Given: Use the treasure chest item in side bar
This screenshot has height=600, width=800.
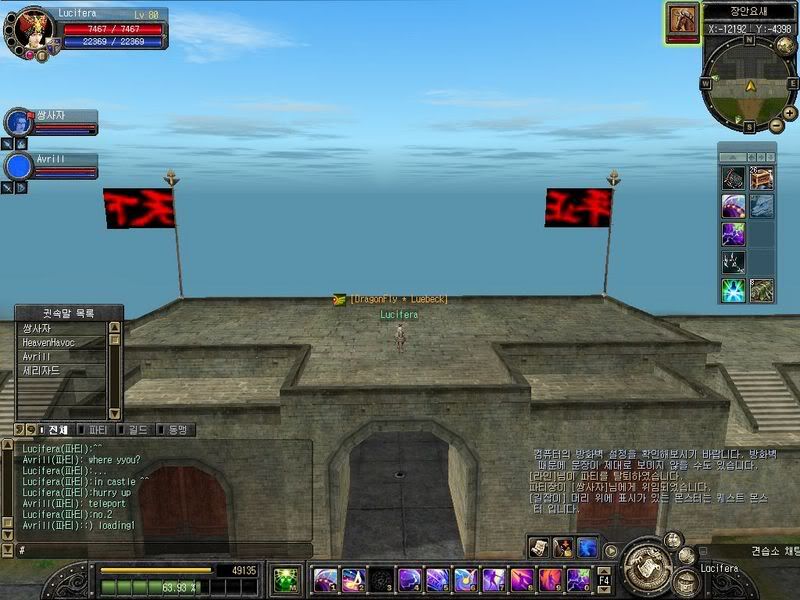Looking at the screenshot, I should tap(761, 178).
